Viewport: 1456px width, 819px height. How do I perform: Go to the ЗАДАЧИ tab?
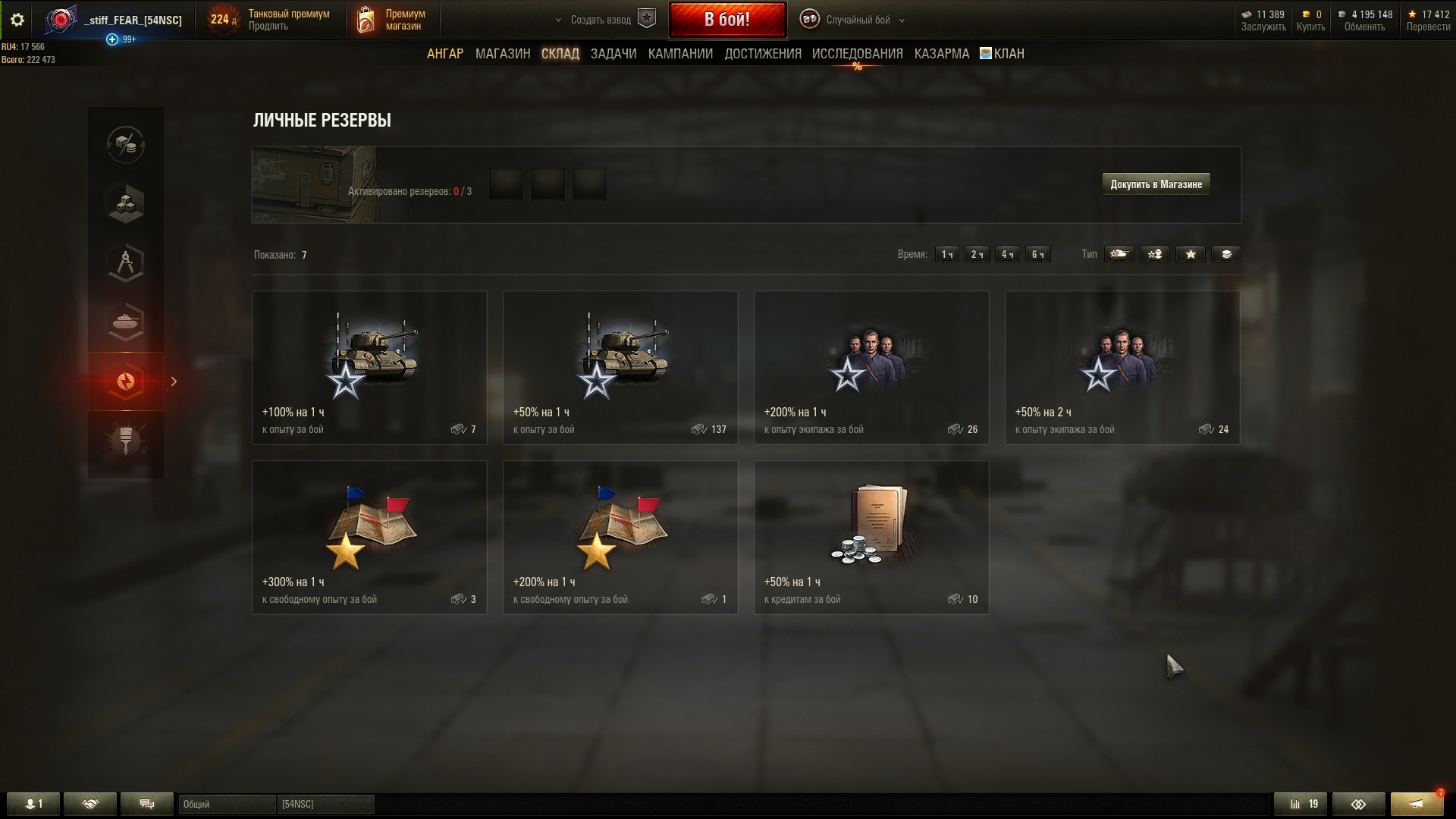(x=613, y=54)
